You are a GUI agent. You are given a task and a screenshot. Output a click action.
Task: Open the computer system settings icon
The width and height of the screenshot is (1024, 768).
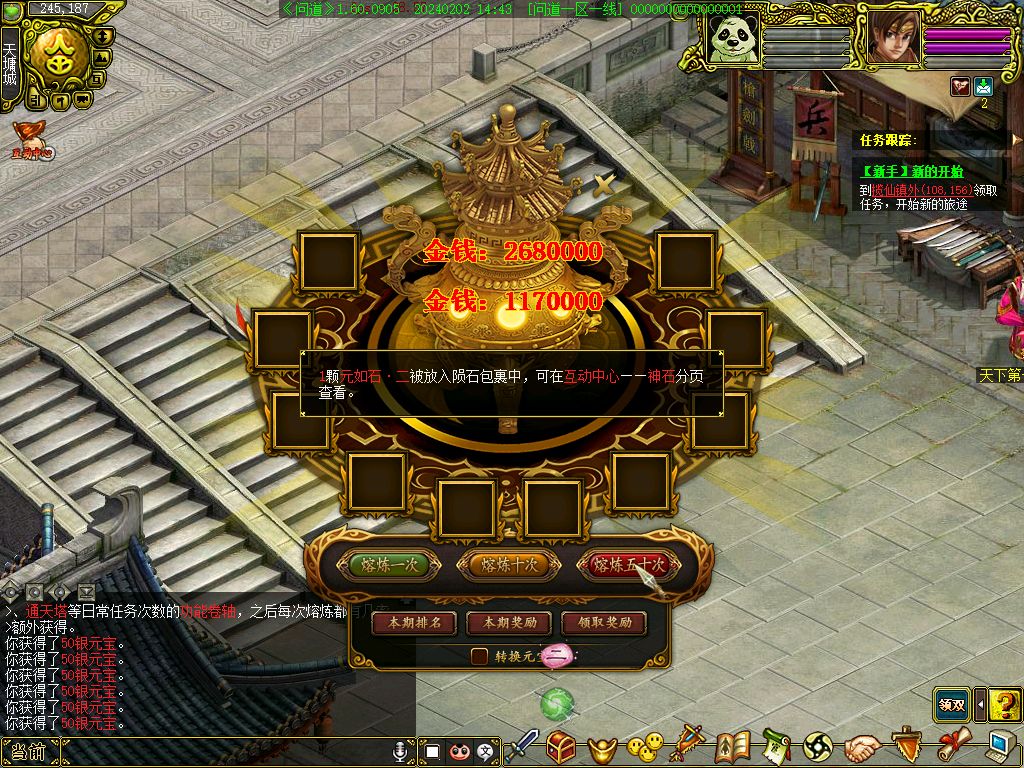(x=999, y=746)
